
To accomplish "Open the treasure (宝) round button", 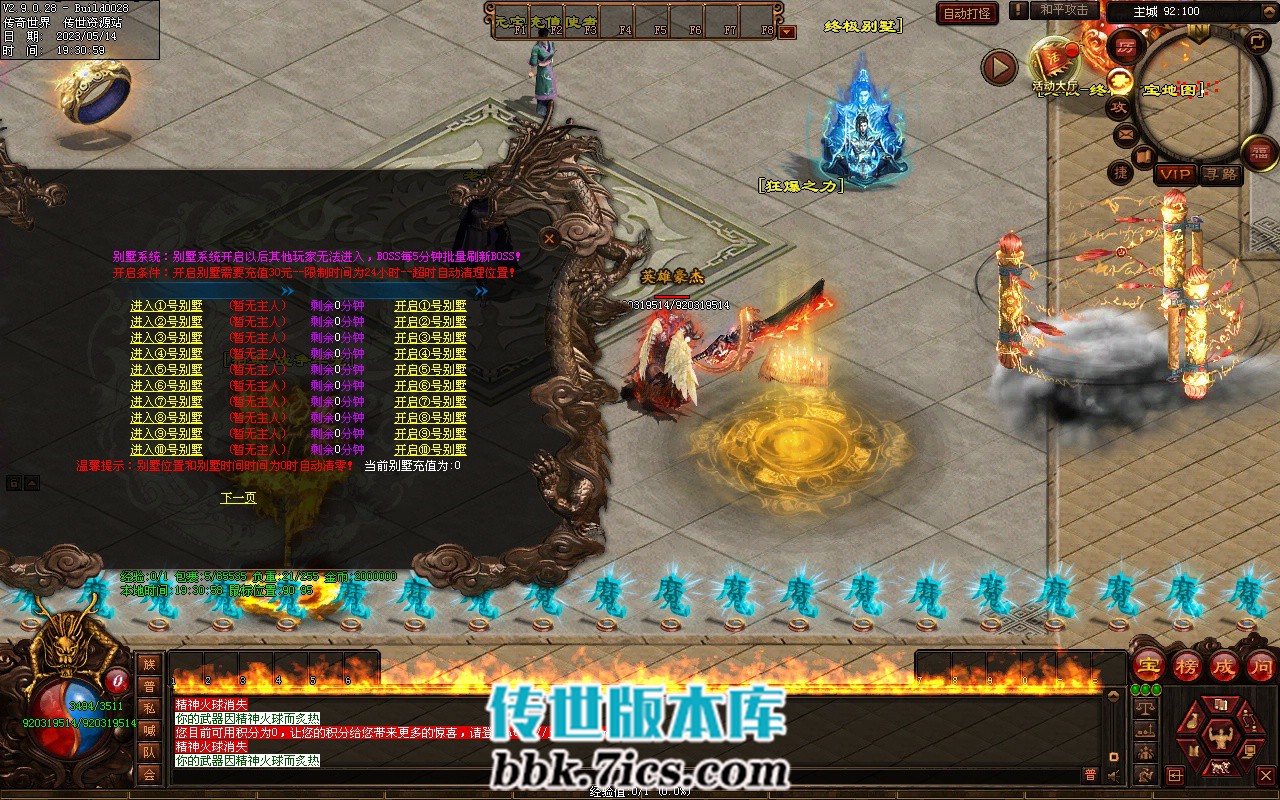I will coord(1150,665).
